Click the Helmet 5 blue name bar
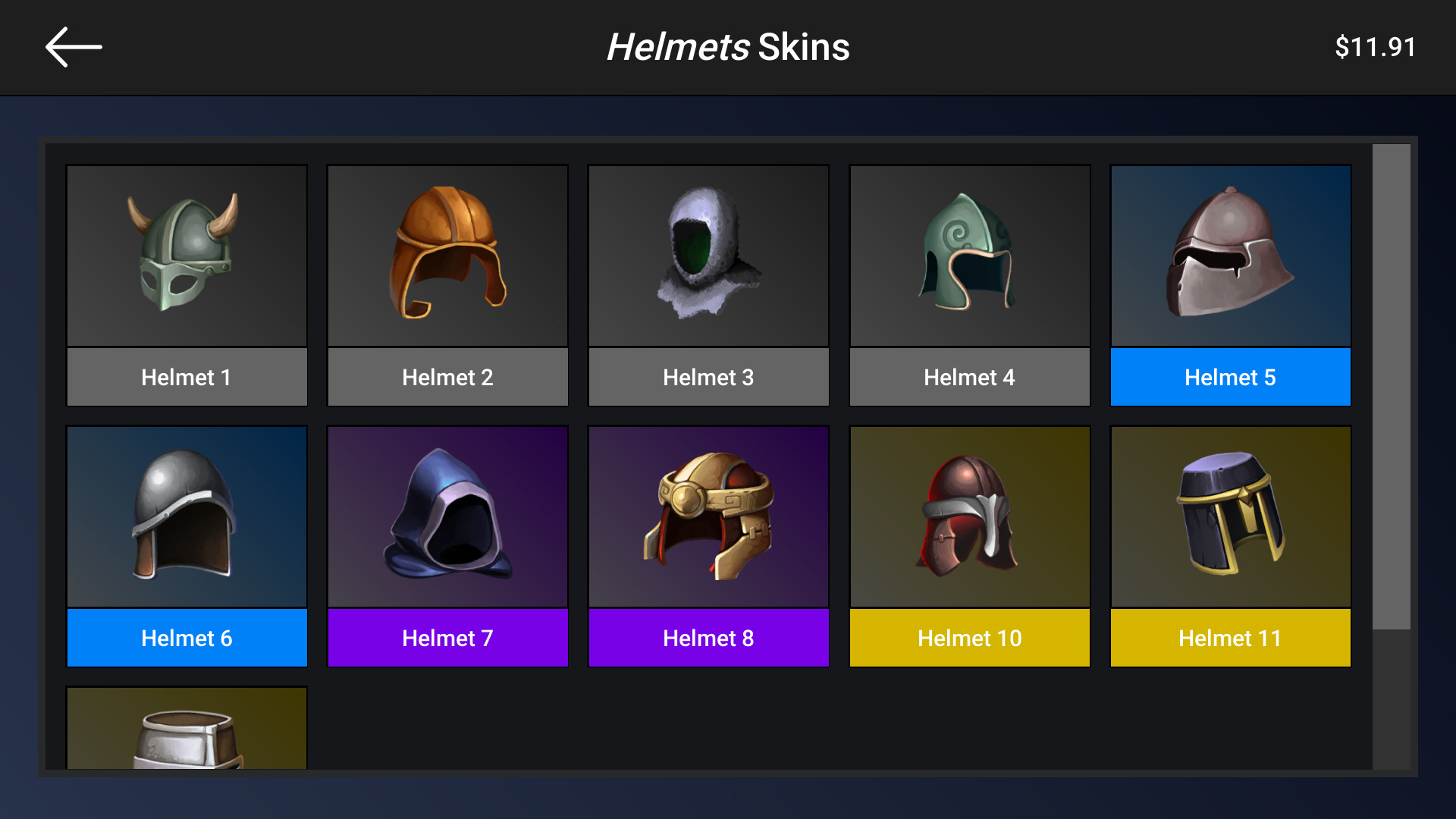 click(x=1230, y=377)
